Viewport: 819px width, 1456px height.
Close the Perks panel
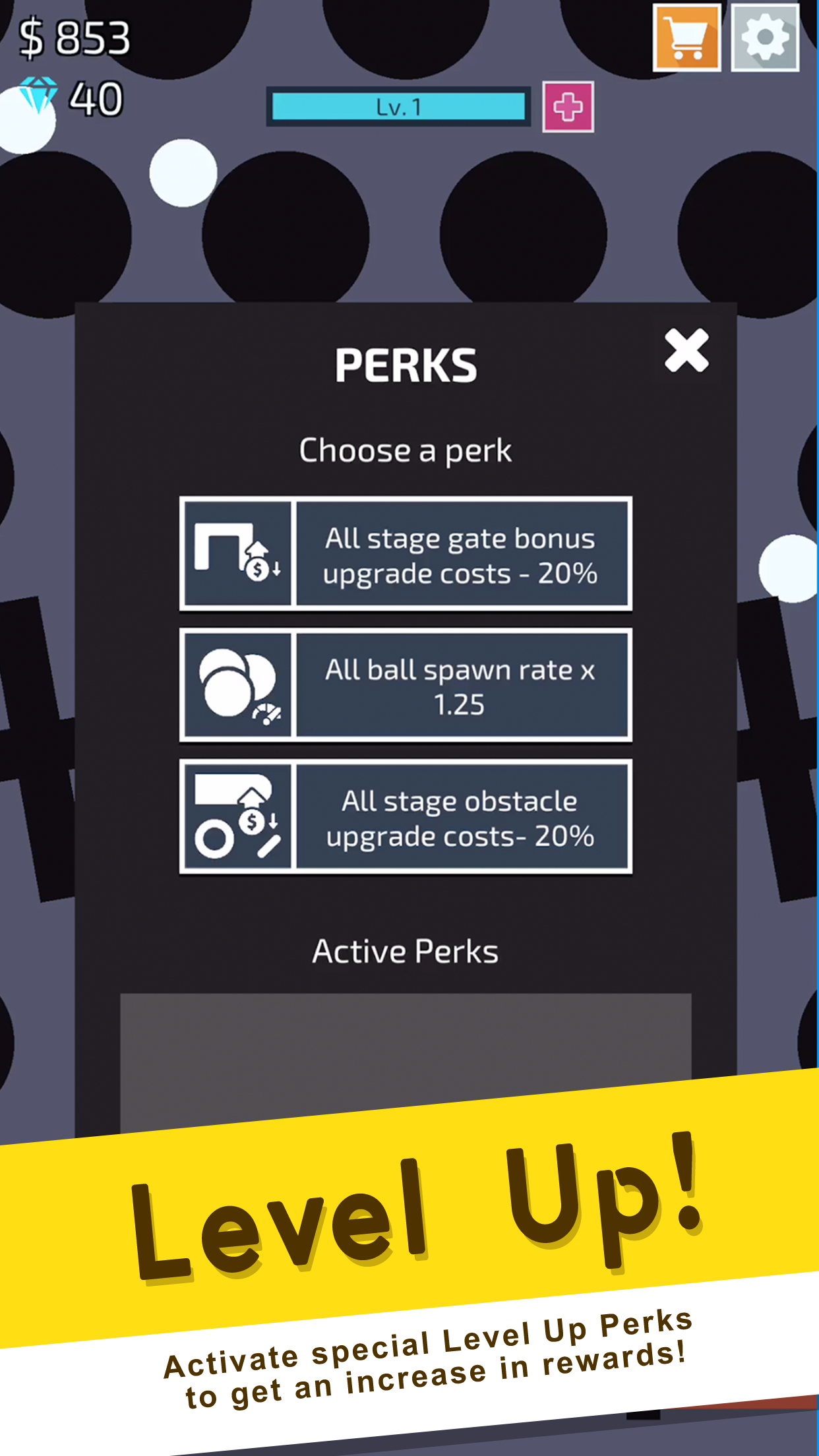click(686, 350)
